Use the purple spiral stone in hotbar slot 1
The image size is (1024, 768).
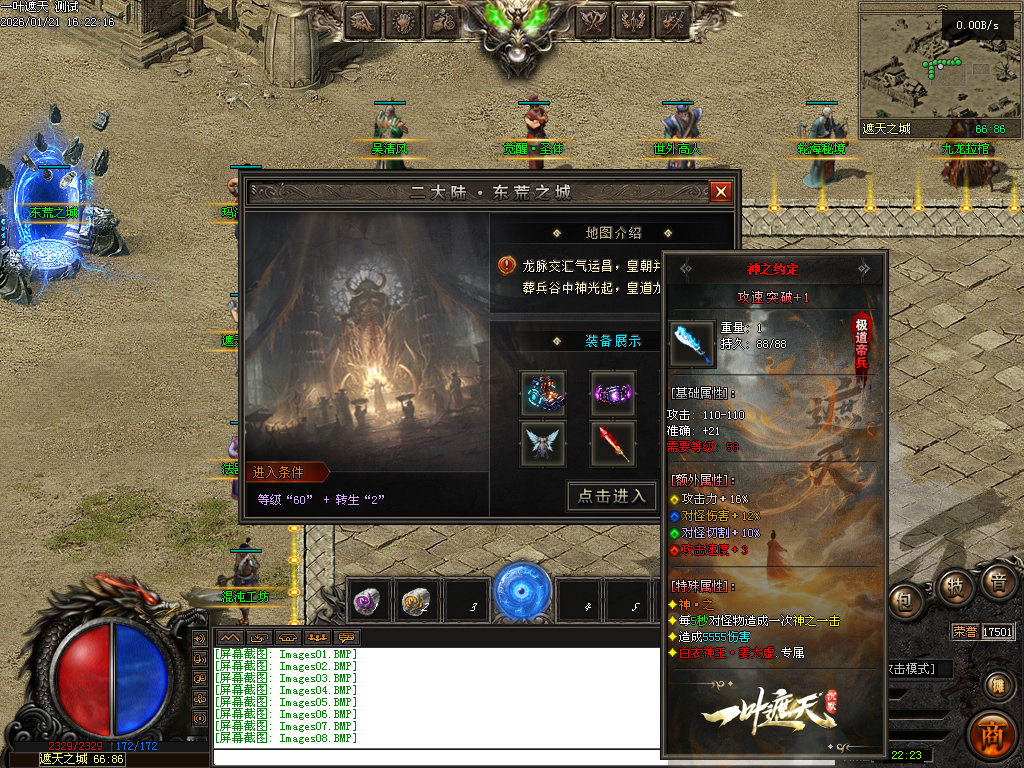coord(367,601)
